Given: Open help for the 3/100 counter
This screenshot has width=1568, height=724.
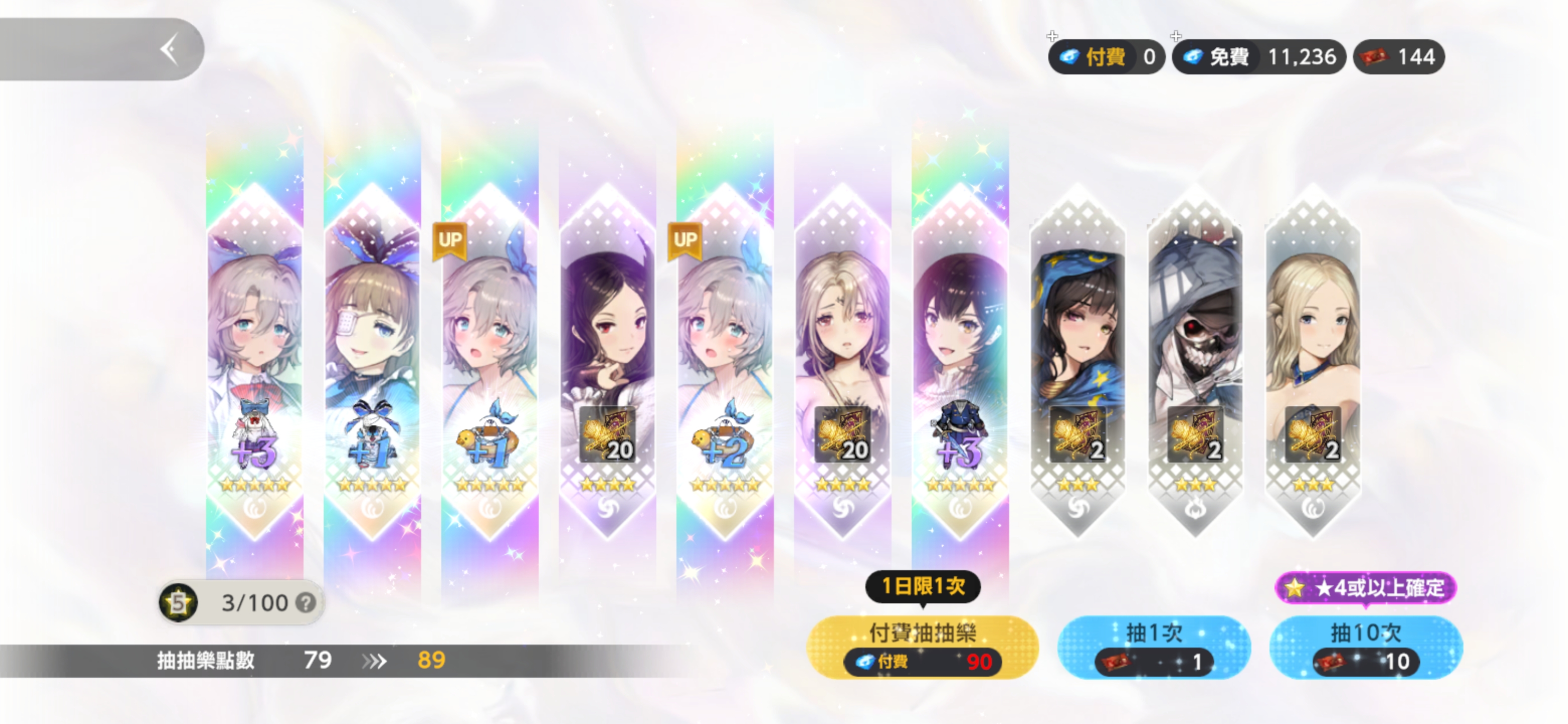Looking at the screenshot, I should tap(306, 603).
